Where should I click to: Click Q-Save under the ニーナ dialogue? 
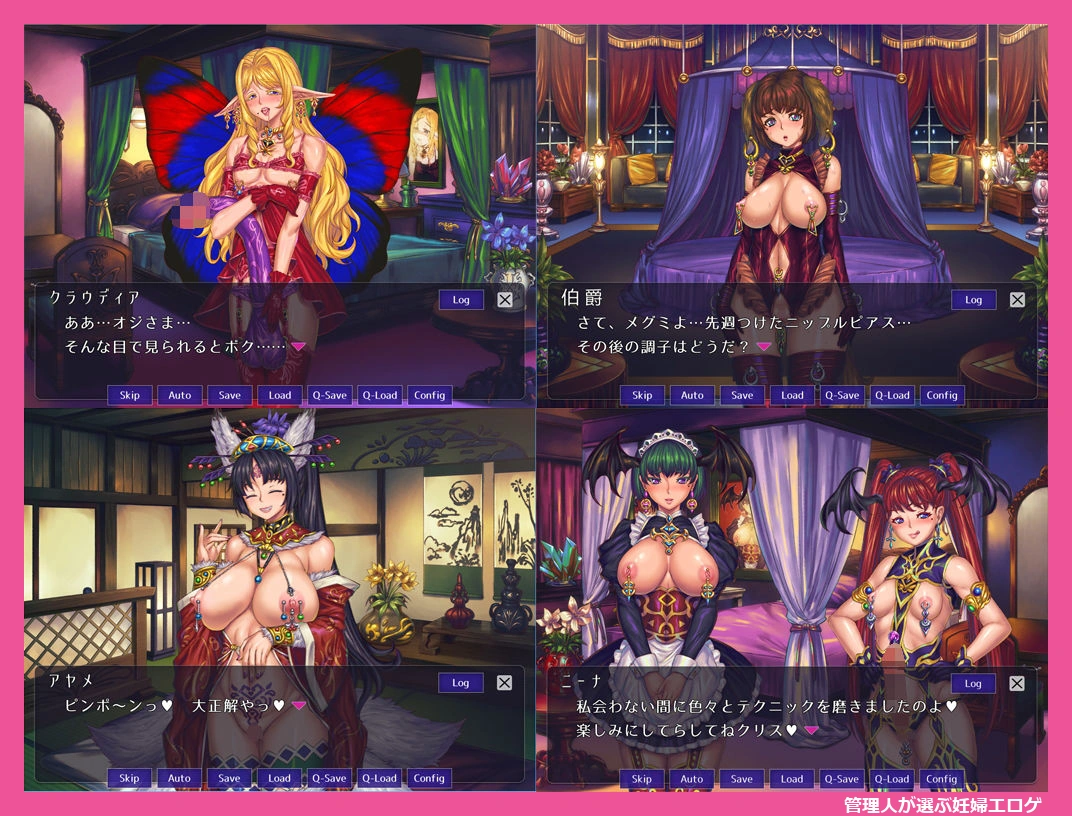pyautogui.click(x=842, y=779)
